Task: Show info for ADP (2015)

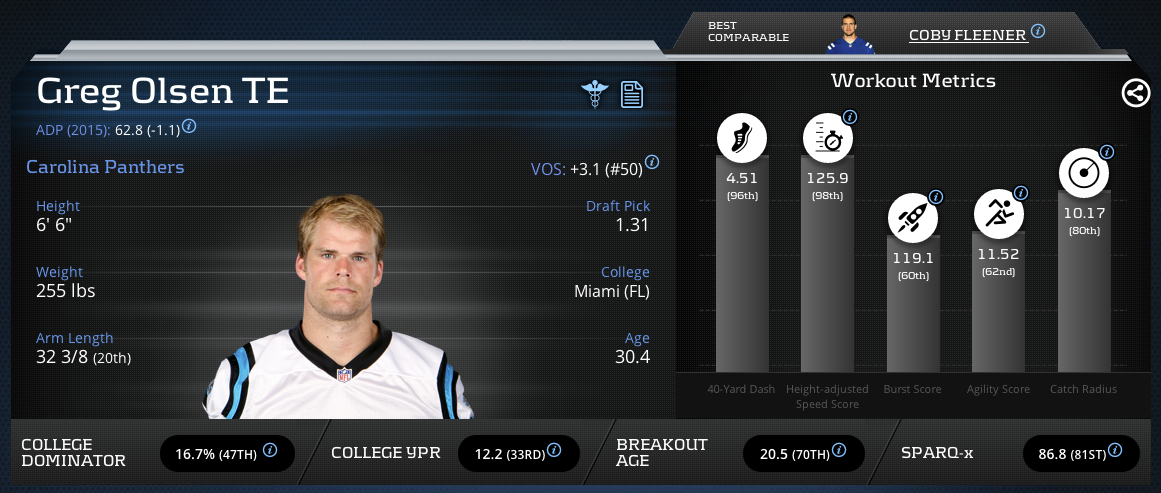Action: [189, 127]
